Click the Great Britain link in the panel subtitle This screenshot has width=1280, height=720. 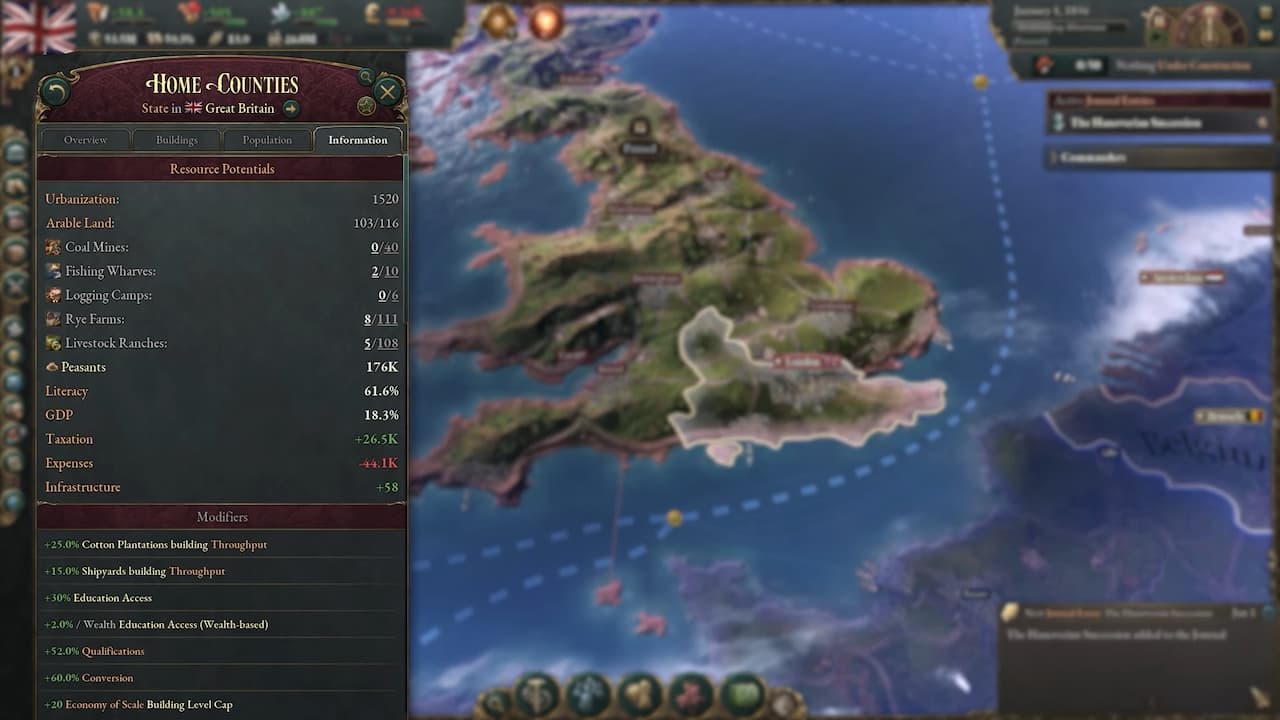tap(240, 108)
